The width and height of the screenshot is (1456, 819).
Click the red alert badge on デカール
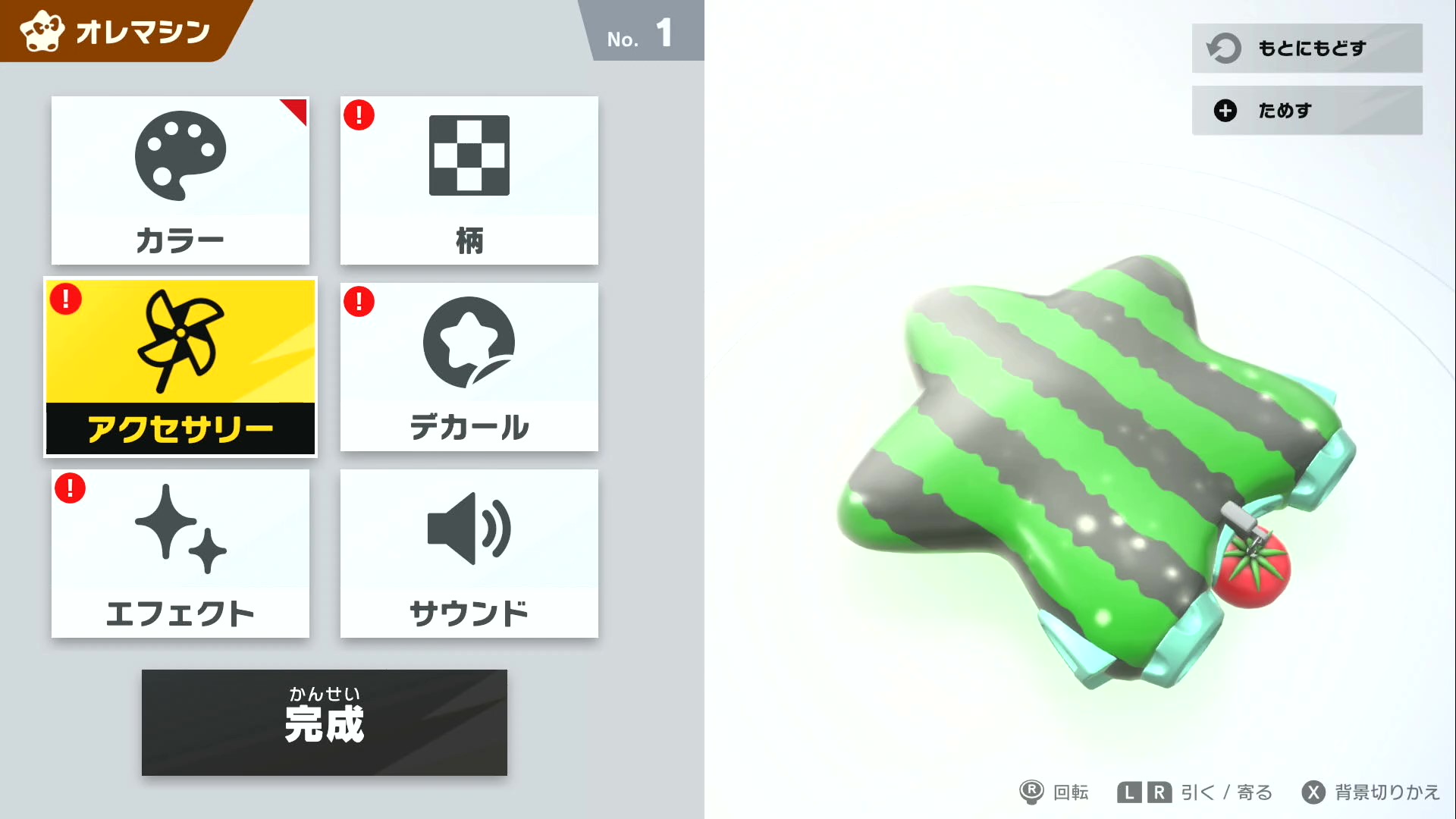click(x=359, y=301)
